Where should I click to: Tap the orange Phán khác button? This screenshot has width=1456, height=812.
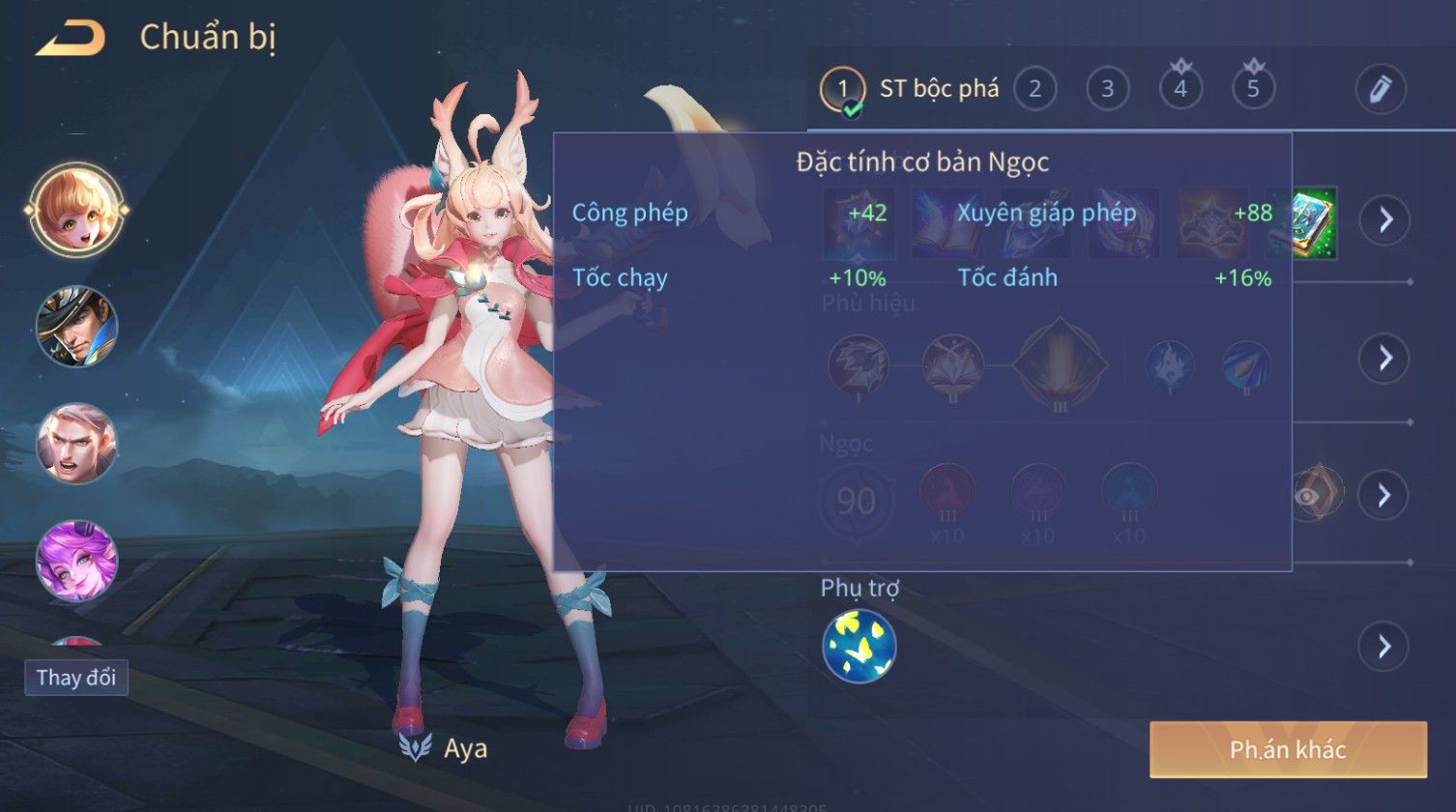(1288, 749)
